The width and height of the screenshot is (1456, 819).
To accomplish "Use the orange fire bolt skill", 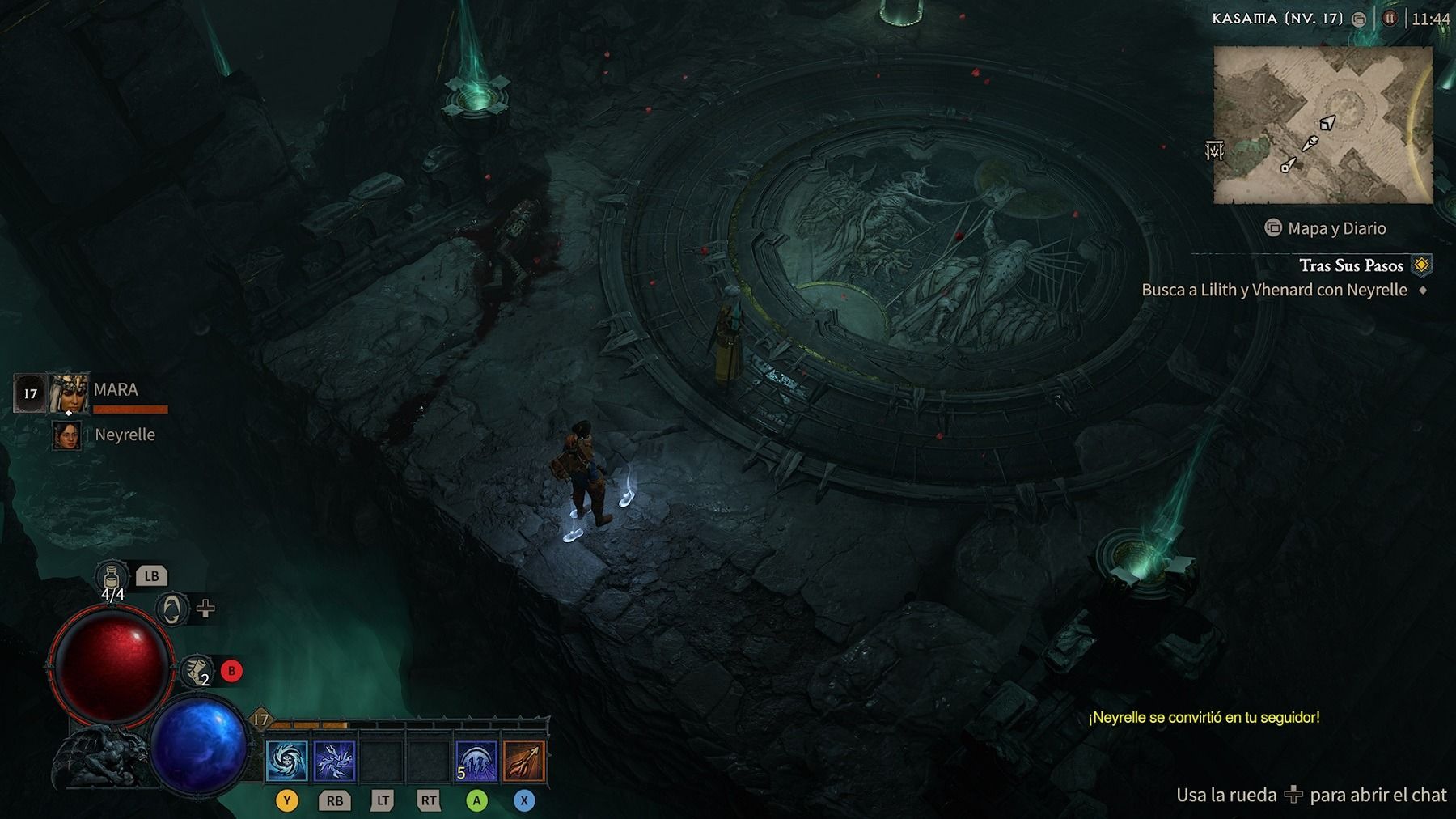I will point(523,762).
